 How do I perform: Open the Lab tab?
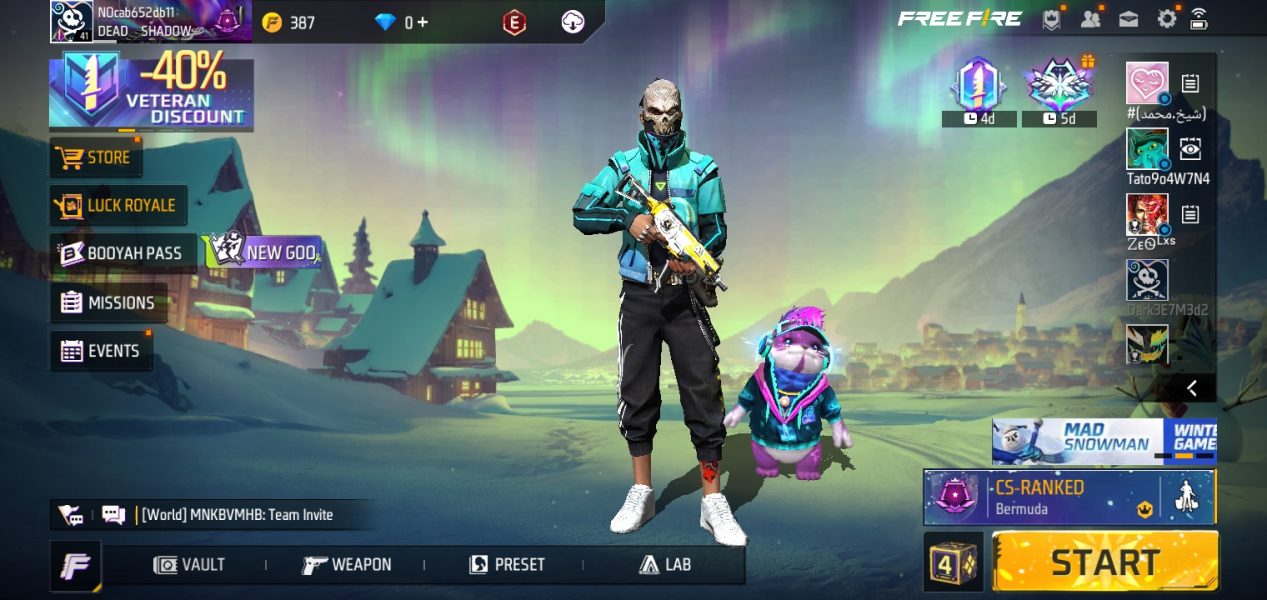coord(665,565)
